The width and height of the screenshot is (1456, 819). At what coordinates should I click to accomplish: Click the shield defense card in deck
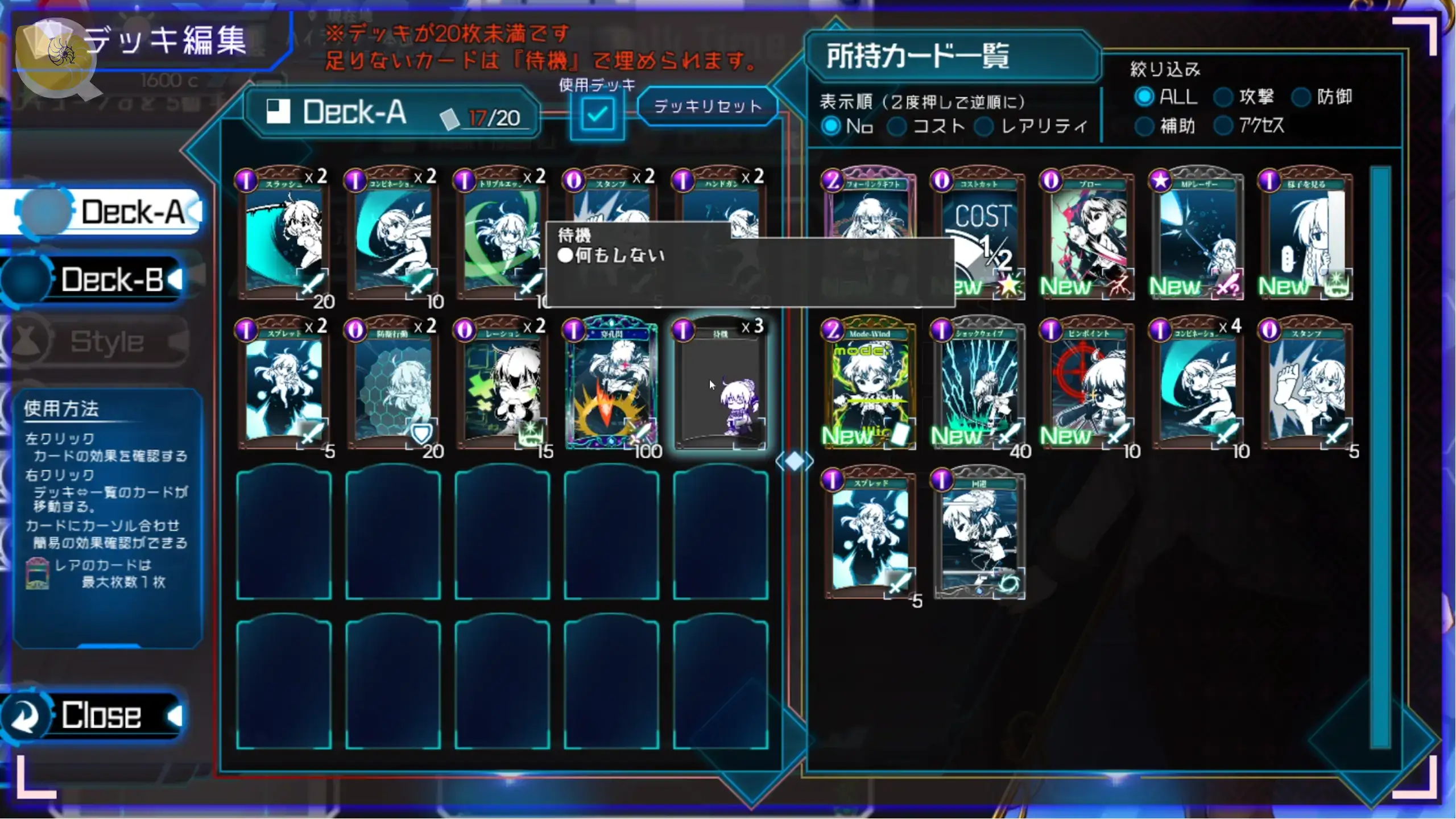[392, 384]
